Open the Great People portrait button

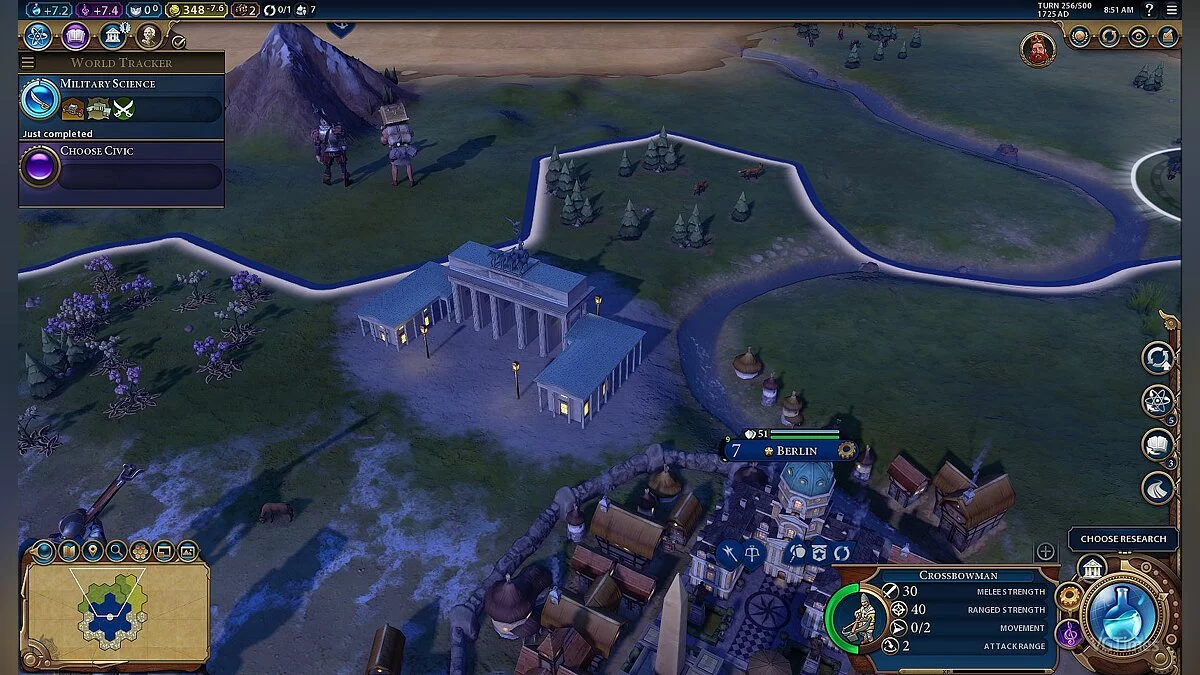tap(149, 37)
